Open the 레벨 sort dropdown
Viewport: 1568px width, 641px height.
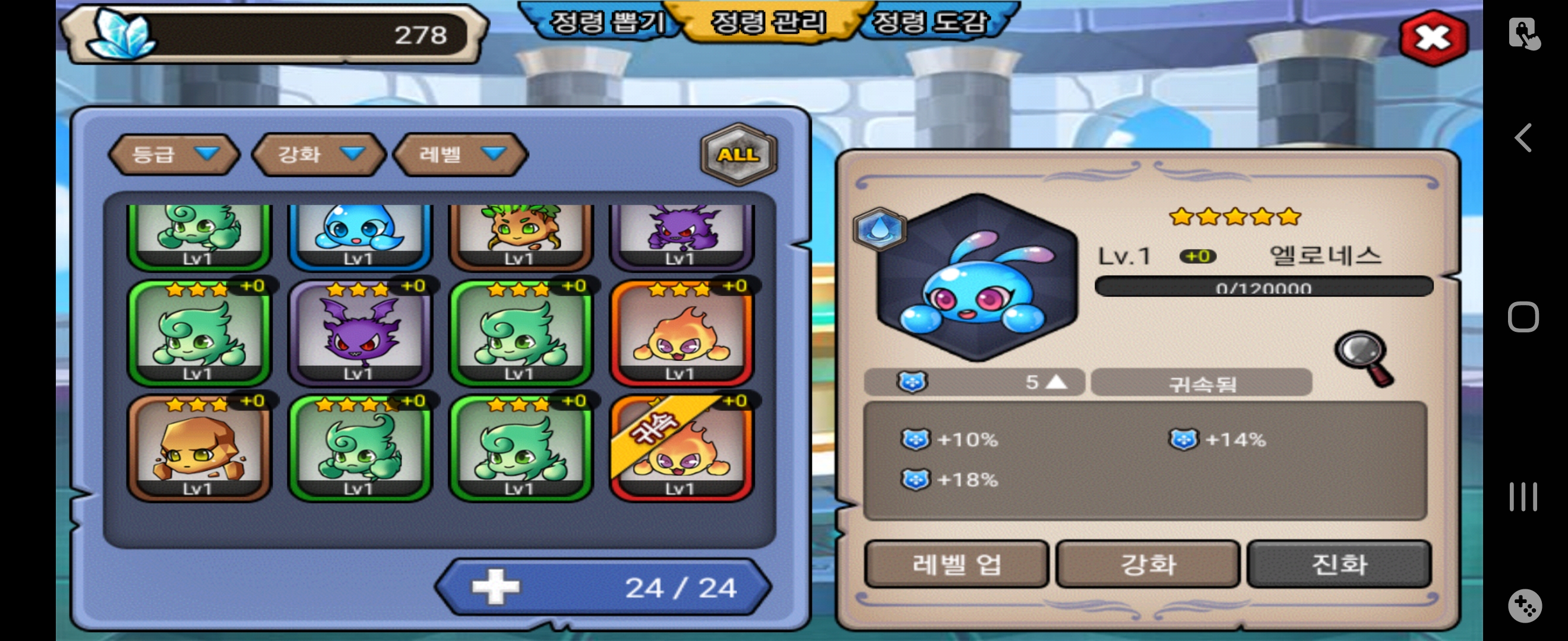click(461, 154)
